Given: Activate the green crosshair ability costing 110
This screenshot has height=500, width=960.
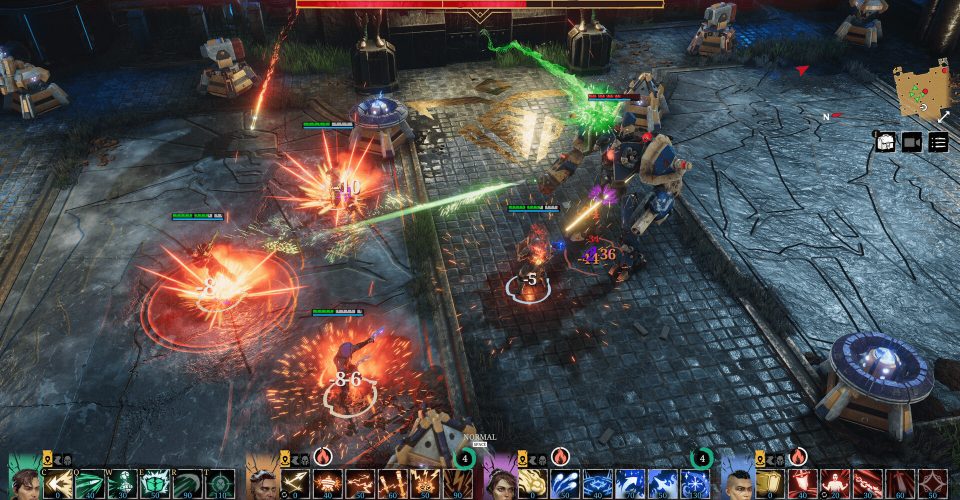Looking at the screenshot, I should [x=220, y=485].
